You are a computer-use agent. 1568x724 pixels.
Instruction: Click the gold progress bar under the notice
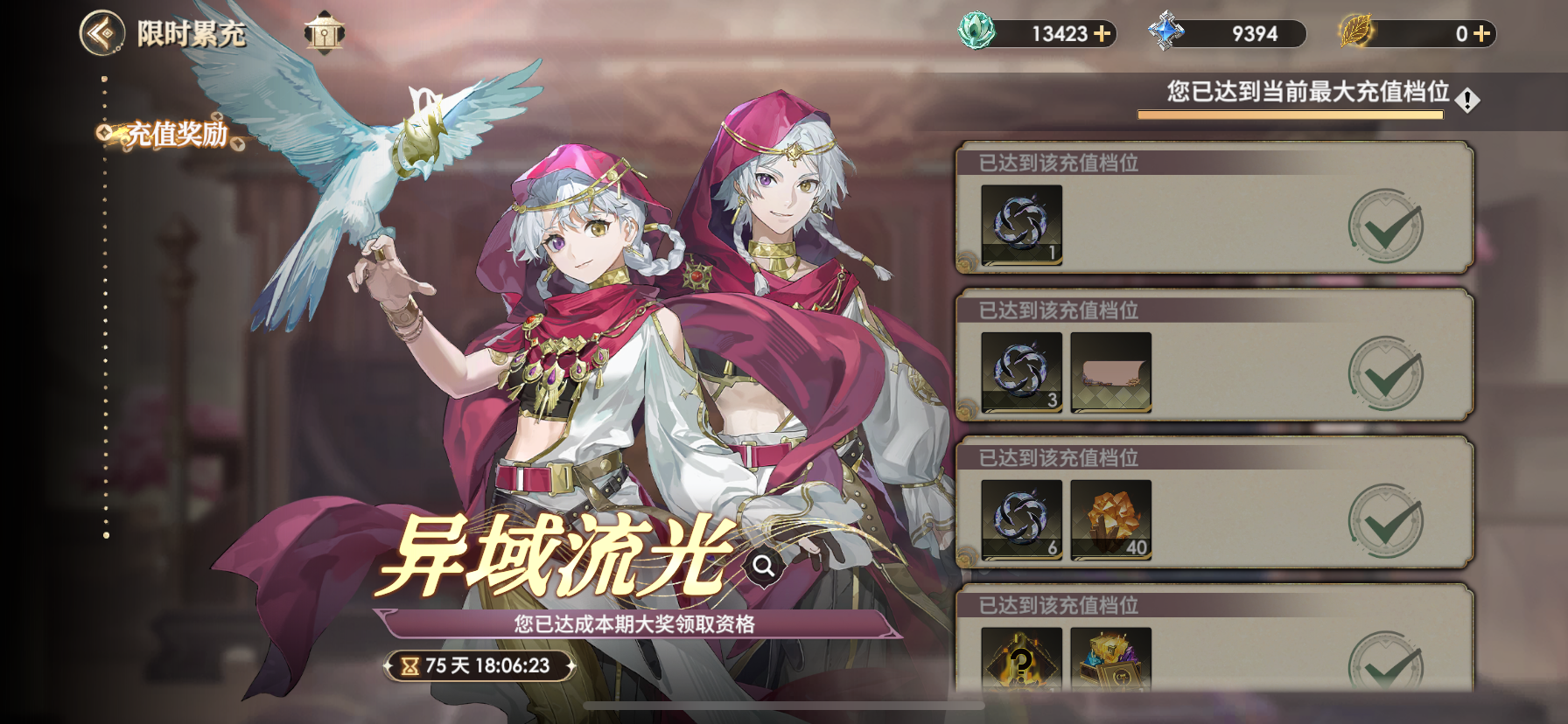click(1291, 115)
